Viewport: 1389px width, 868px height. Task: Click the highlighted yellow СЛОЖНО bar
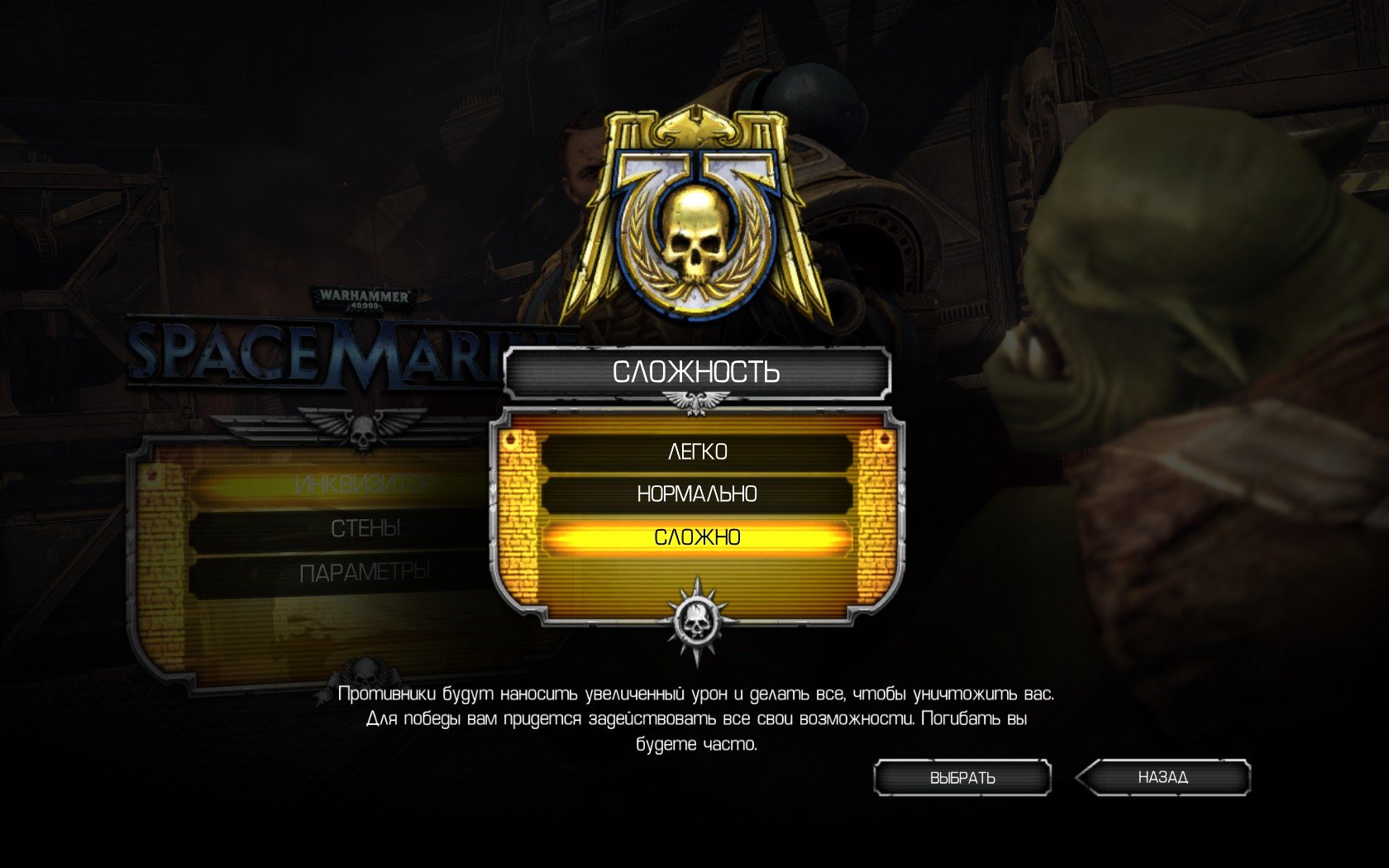pyautogui.click(x=697, y=537)
